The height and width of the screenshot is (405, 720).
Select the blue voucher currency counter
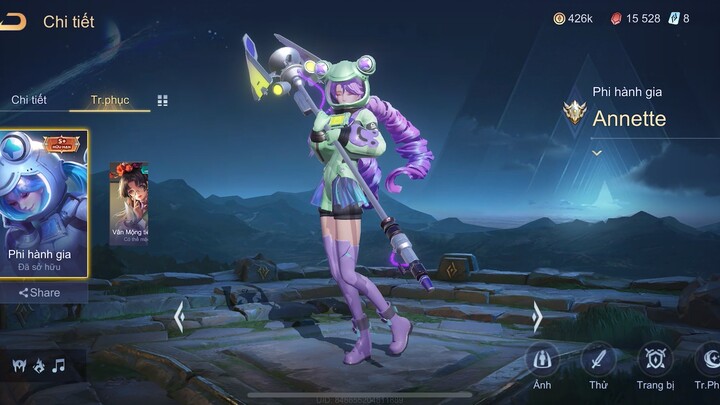click(680, 18)
